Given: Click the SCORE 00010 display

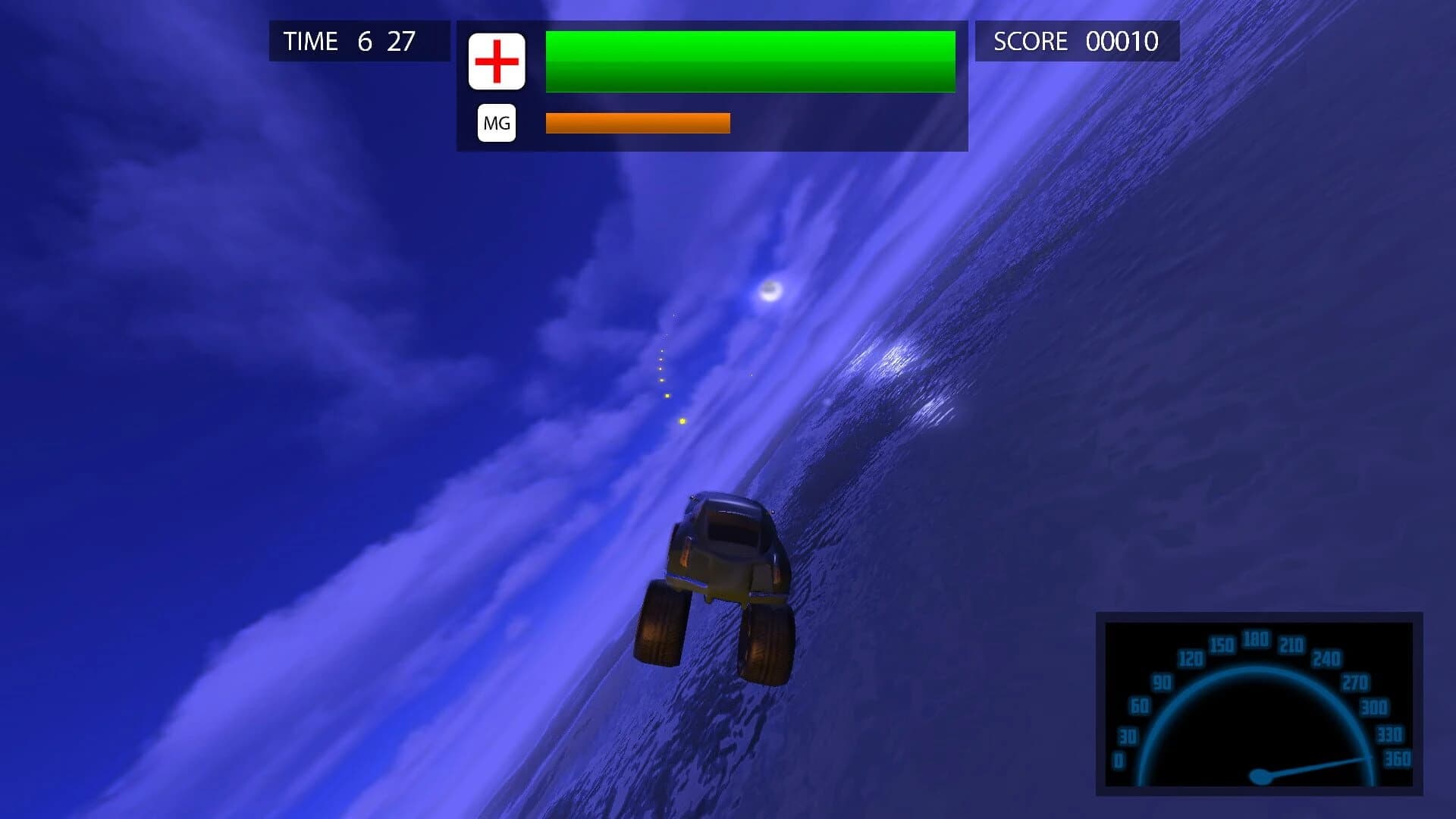Looking at the screenshot, I should point(1075,42).
